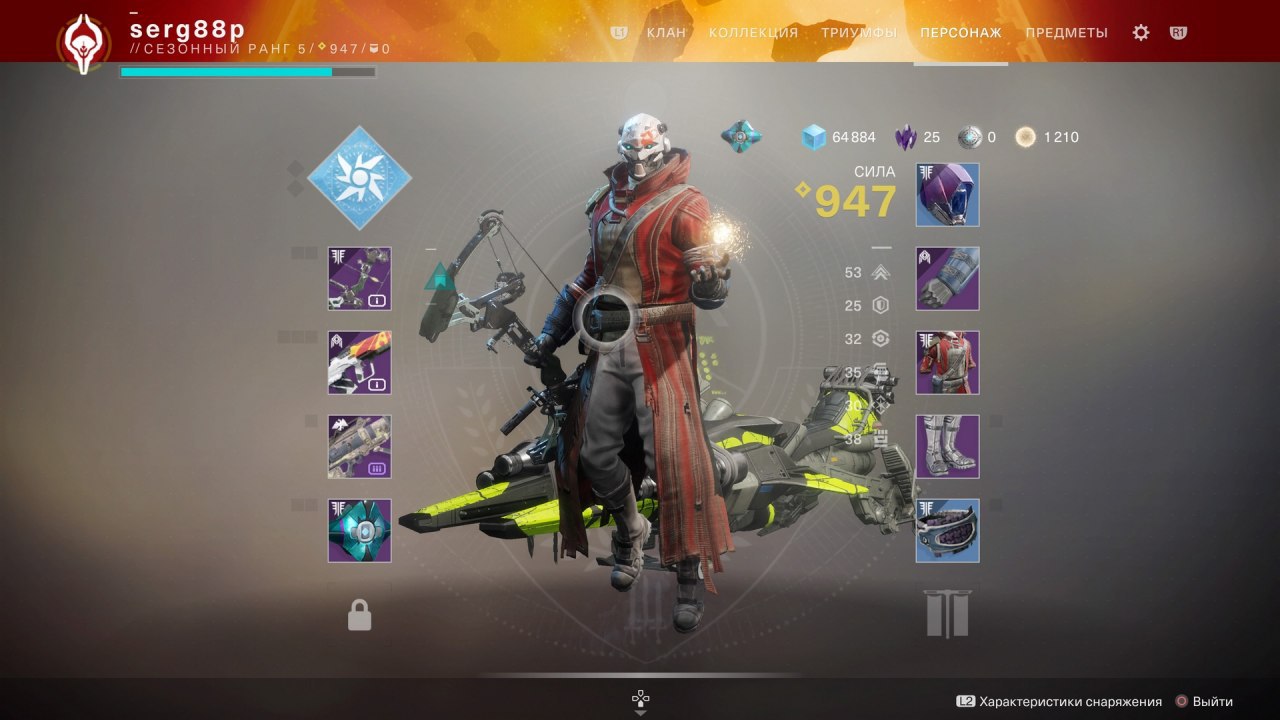Choose the red robe chest armor slot
1280x720 pixels.
tap(947, 363)
